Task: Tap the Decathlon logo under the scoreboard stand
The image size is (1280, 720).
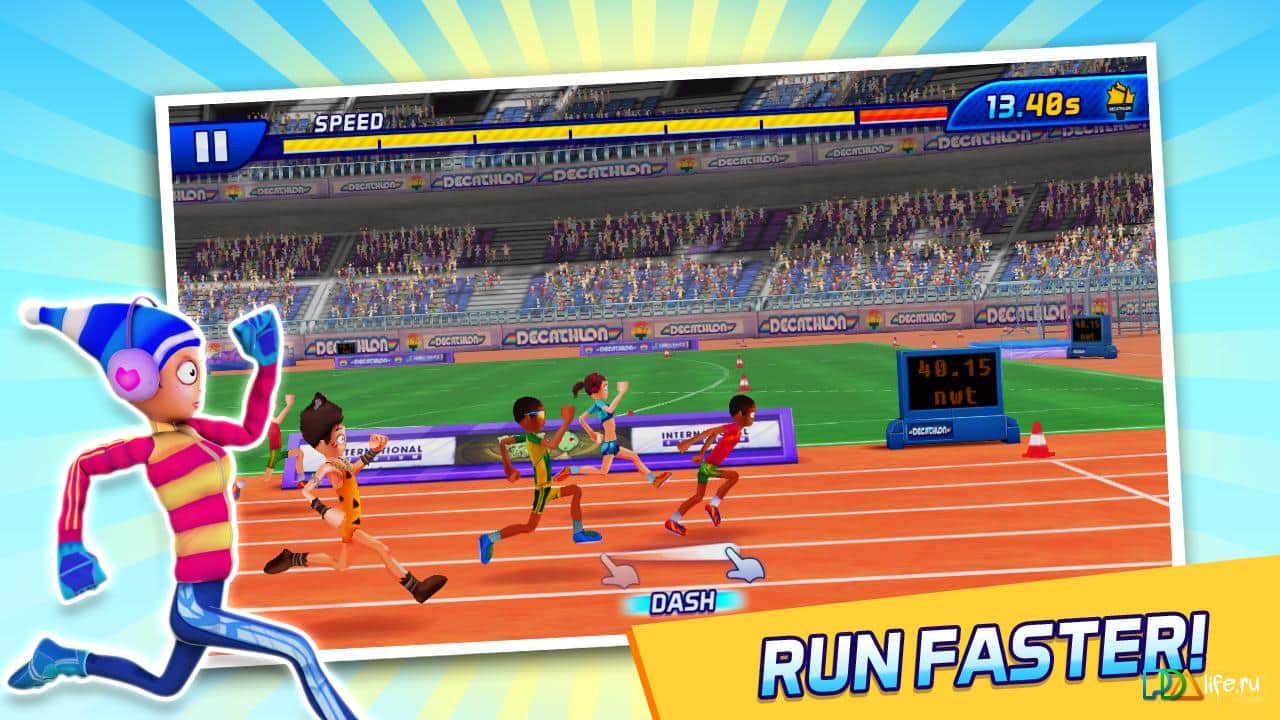Action: tap(930, 431)
